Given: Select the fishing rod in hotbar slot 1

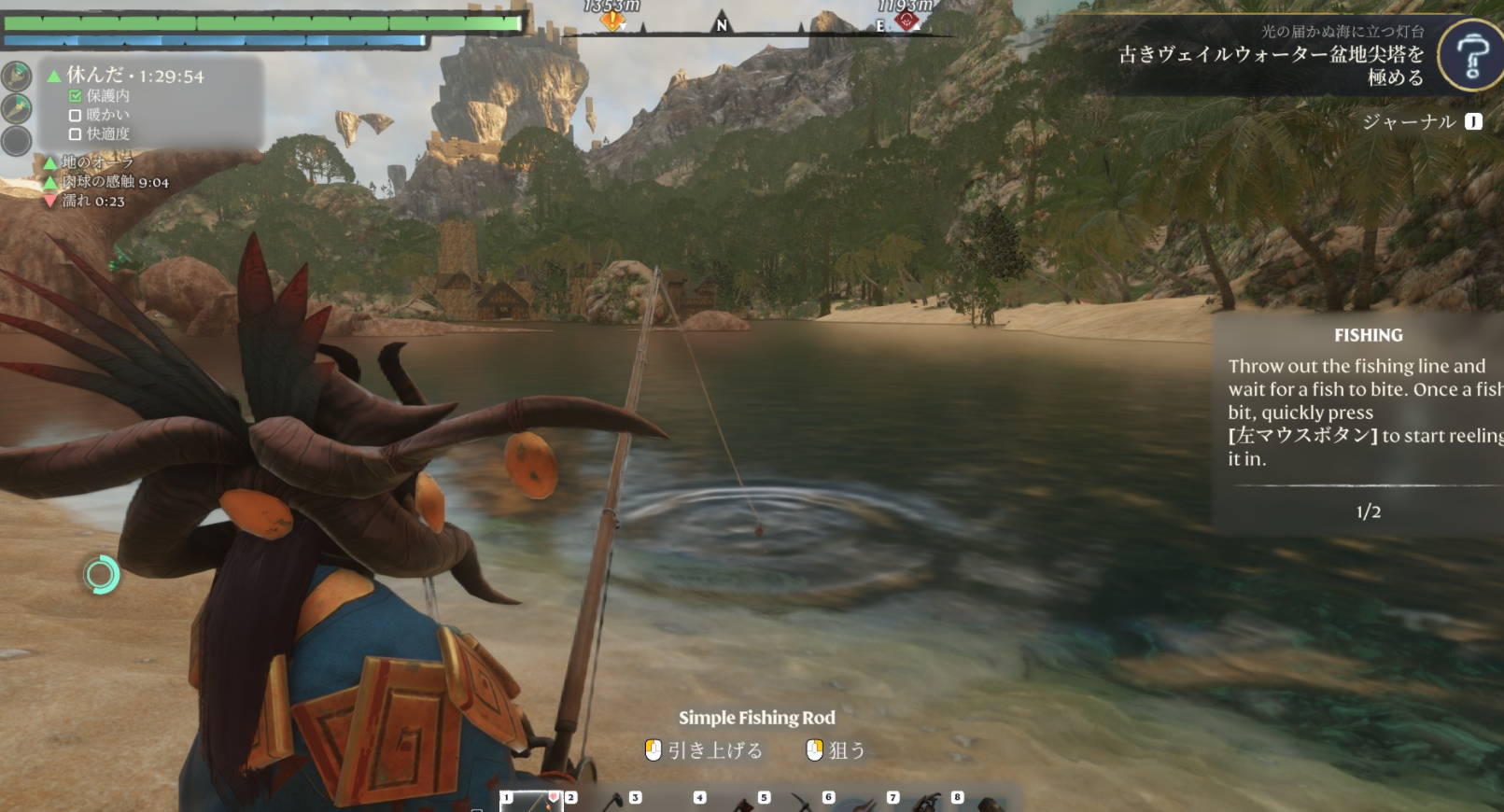Looking at the screenshot, I should coord(531,801).
